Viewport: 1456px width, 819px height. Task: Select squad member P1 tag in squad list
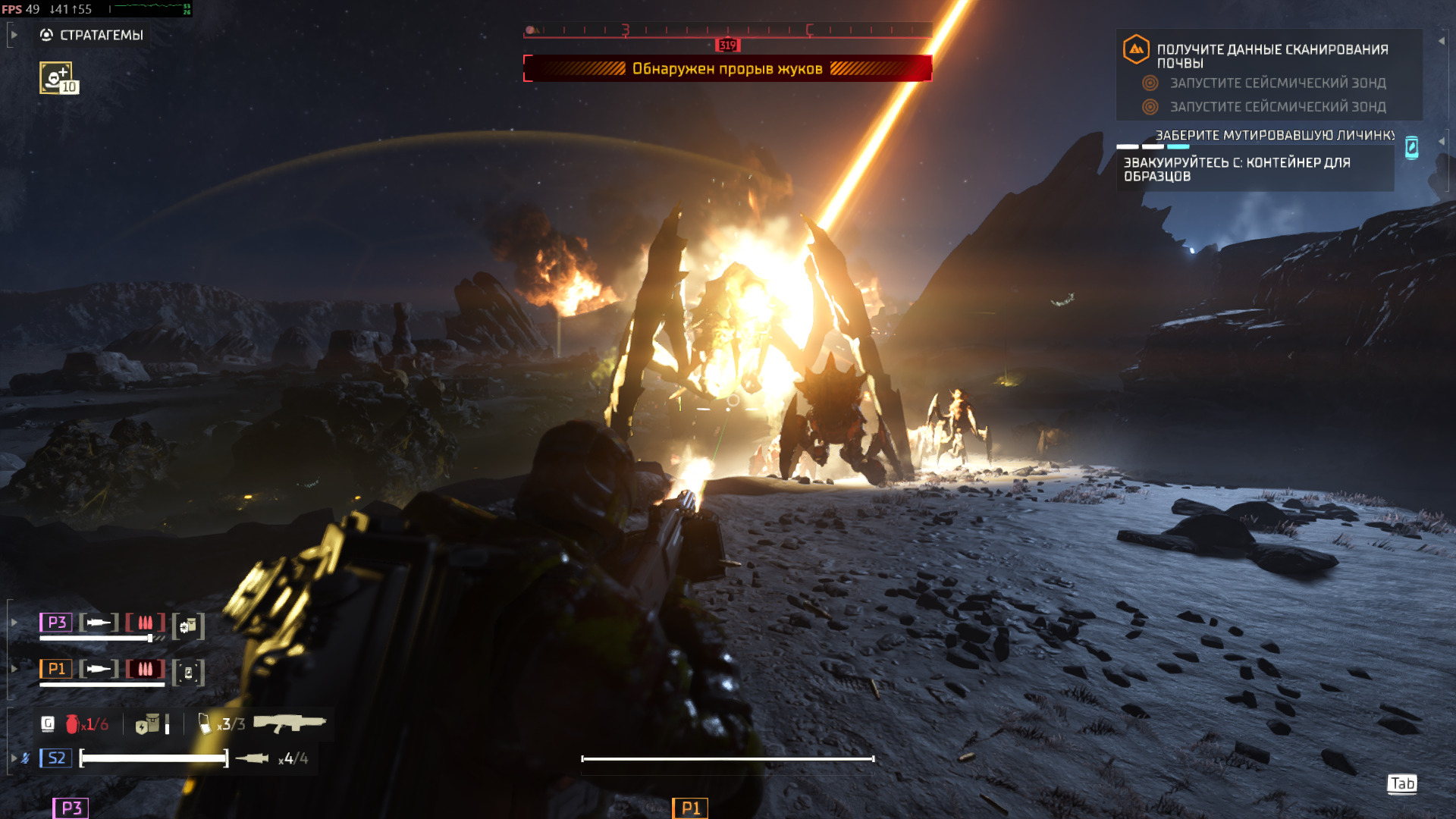pyautogui.click(x=56, y=669)
